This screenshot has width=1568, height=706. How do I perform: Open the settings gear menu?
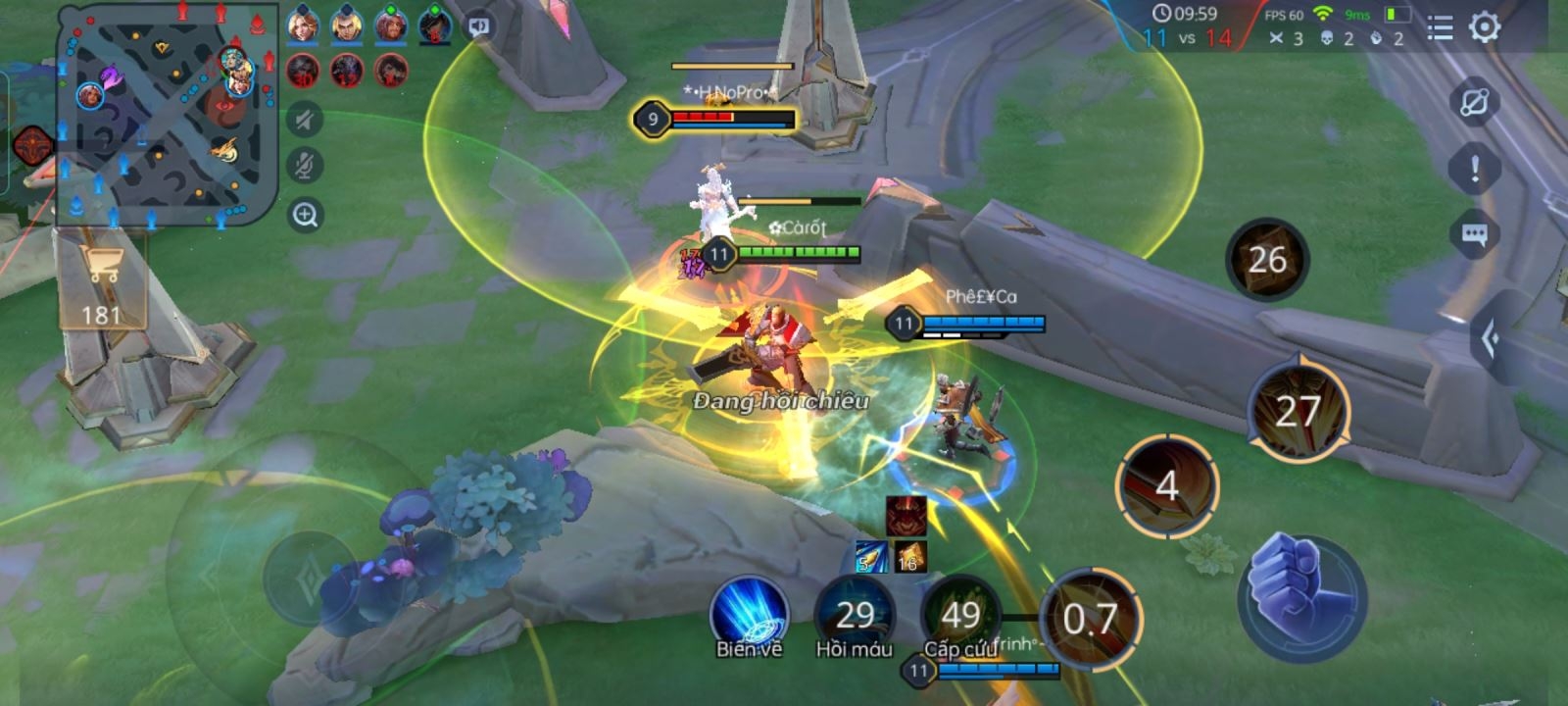[1485, 27]
